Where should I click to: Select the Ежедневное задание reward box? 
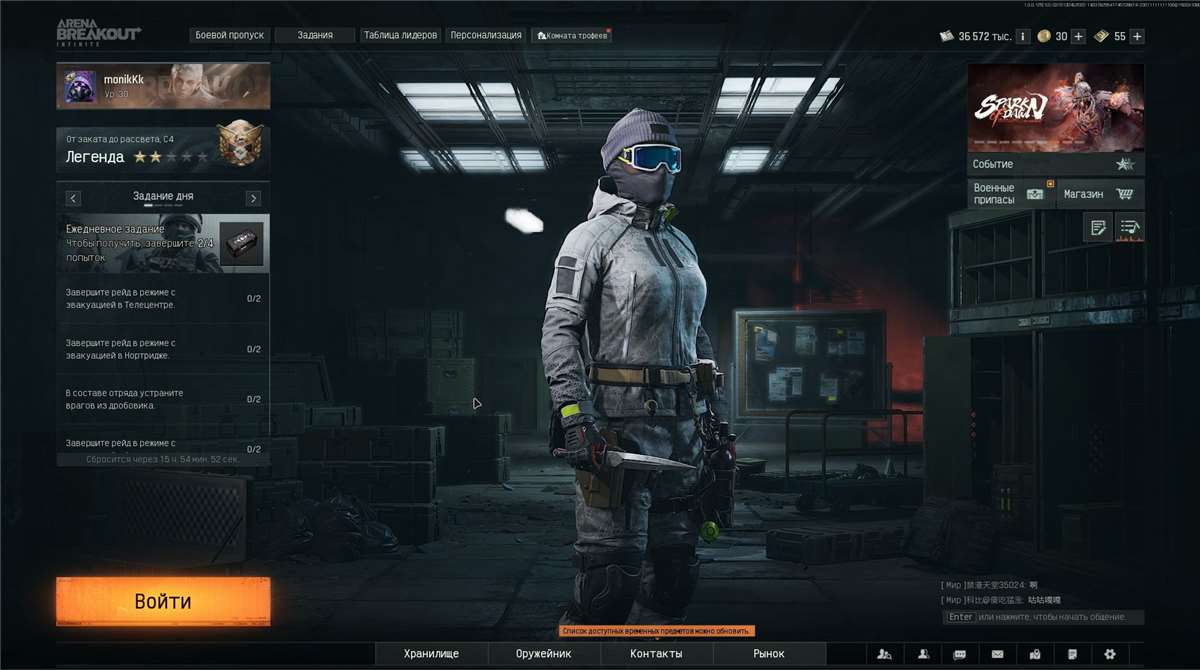coord(241,244)
